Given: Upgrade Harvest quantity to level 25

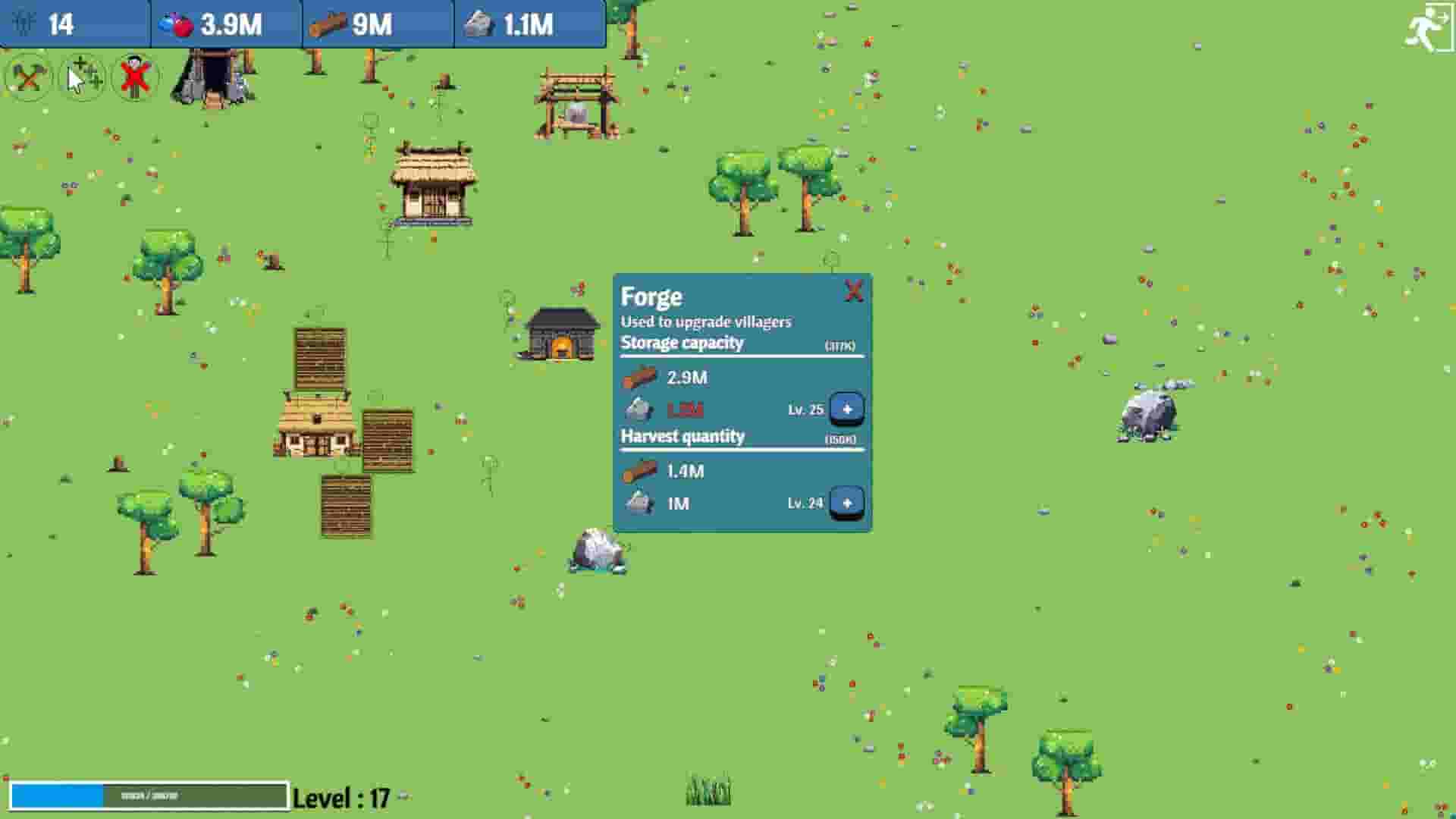Looking at the screenshot, I should (847, 501).
